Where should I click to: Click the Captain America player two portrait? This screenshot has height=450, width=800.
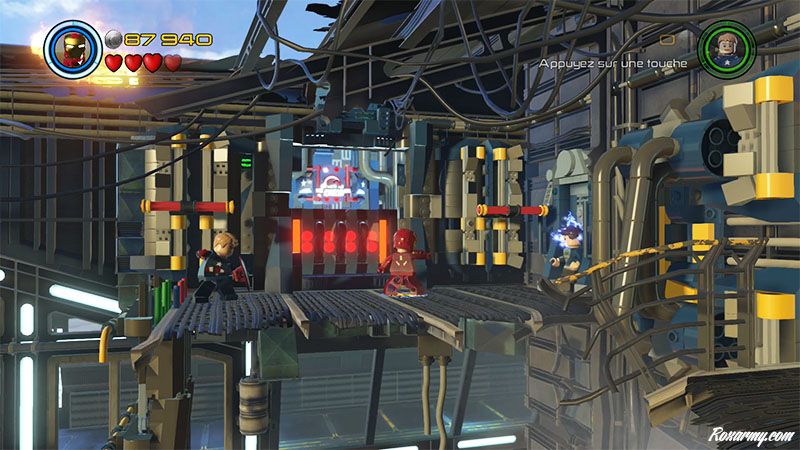click(727, 47)
